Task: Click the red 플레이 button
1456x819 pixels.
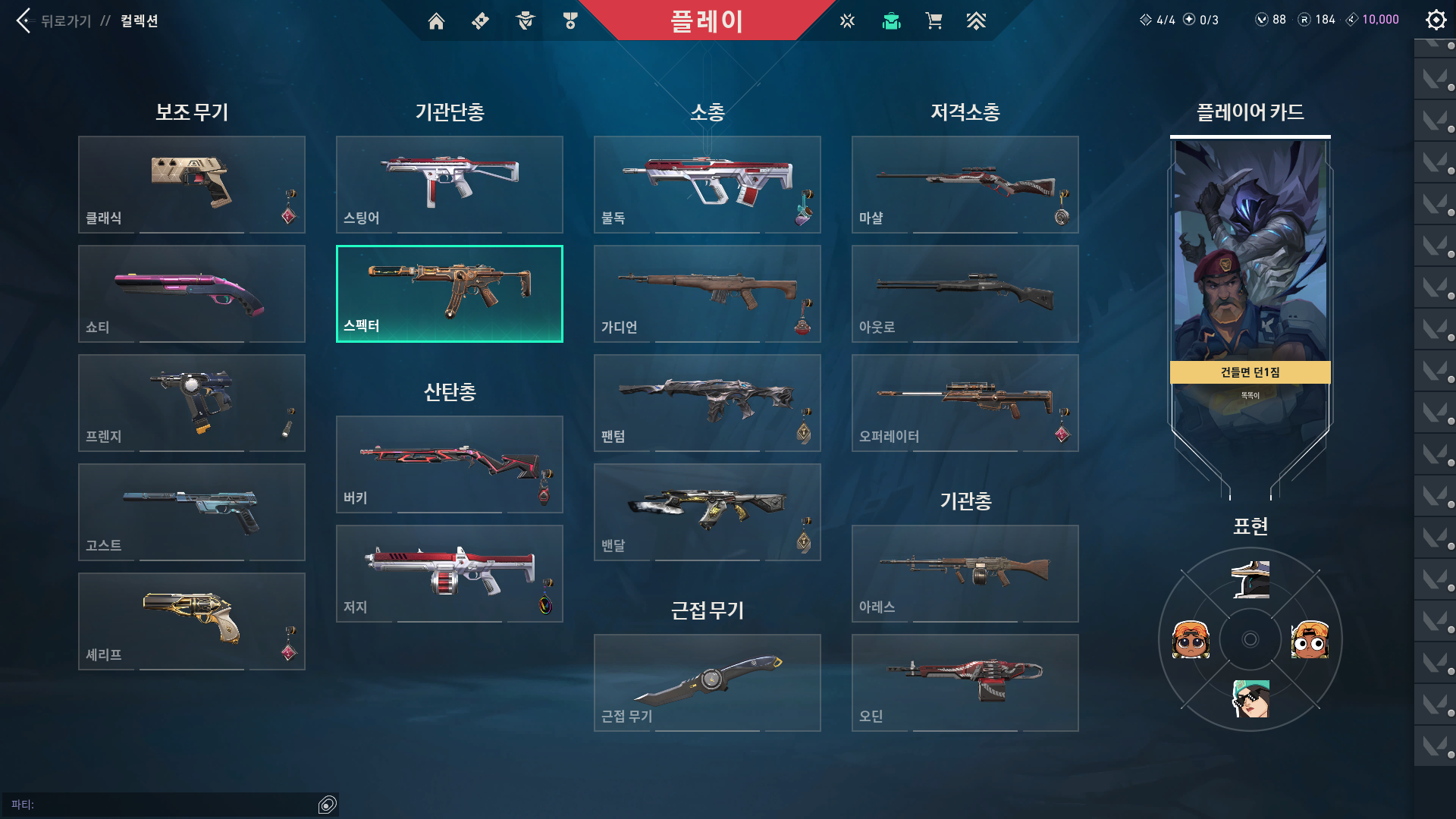Action: click(x=706, y=20)
